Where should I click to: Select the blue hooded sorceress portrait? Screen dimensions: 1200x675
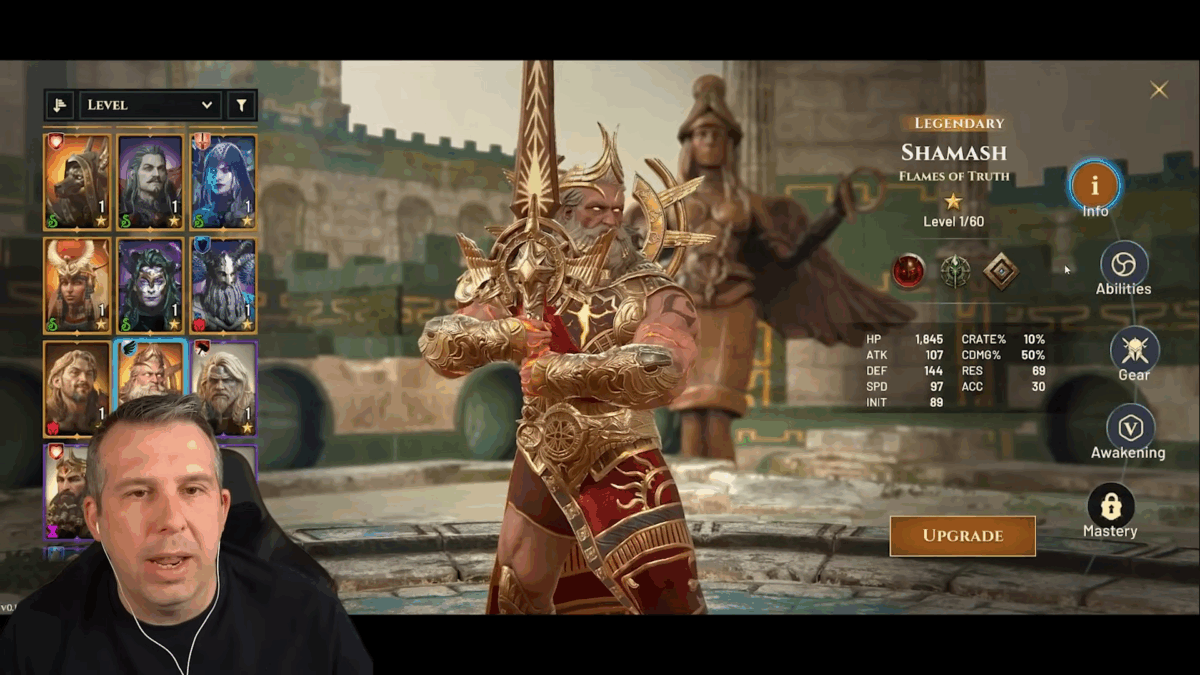(x=224, y=181)
